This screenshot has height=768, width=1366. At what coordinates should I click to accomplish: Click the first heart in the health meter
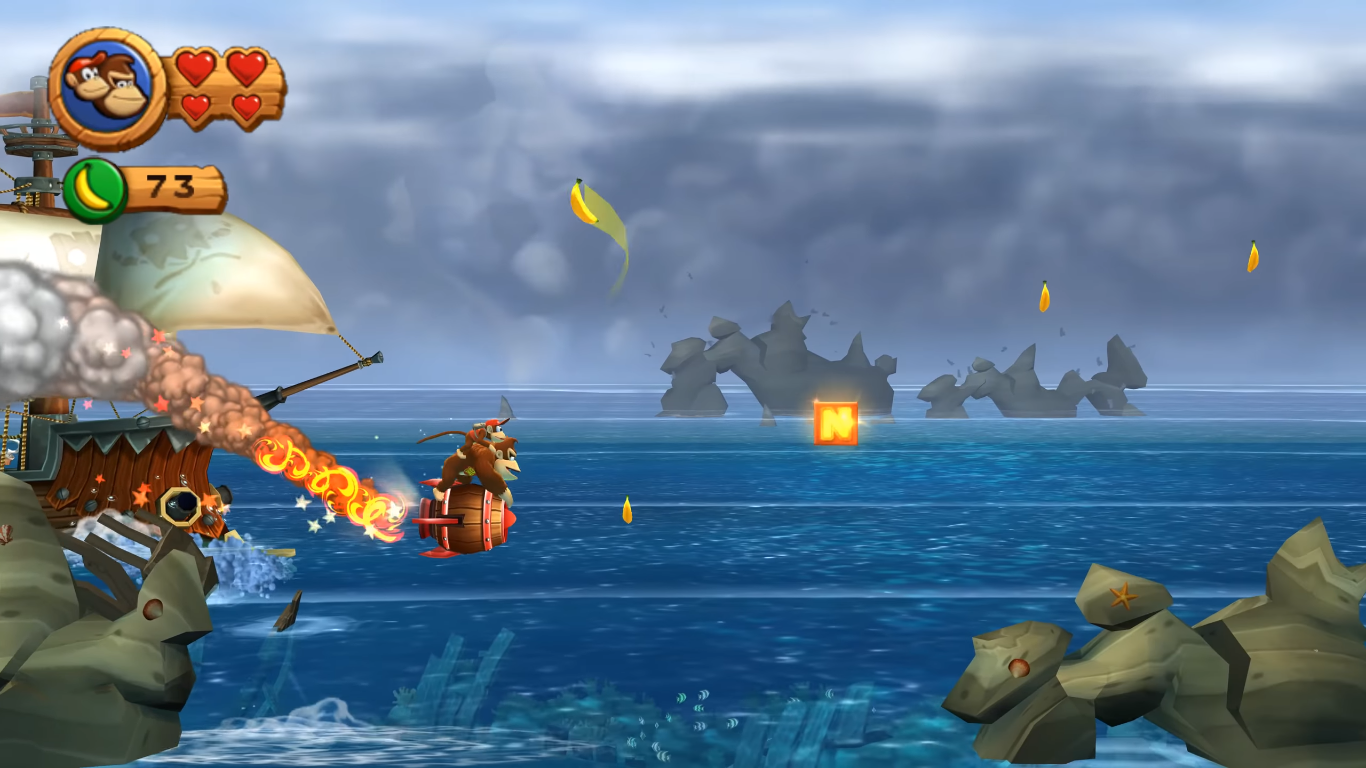coord(198,68)
